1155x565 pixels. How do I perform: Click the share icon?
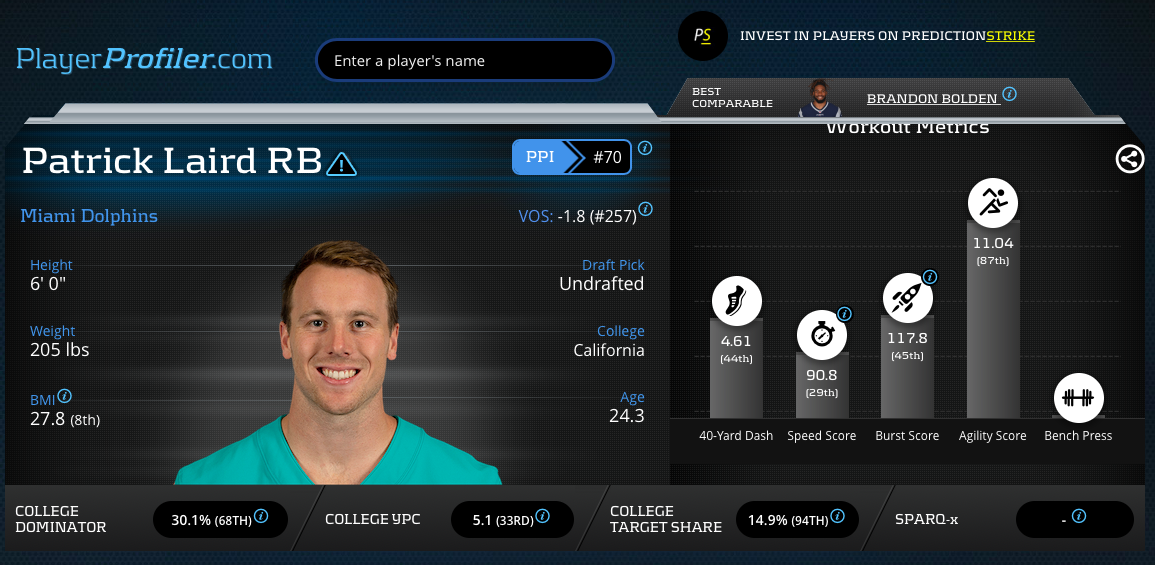[1130, 159]
